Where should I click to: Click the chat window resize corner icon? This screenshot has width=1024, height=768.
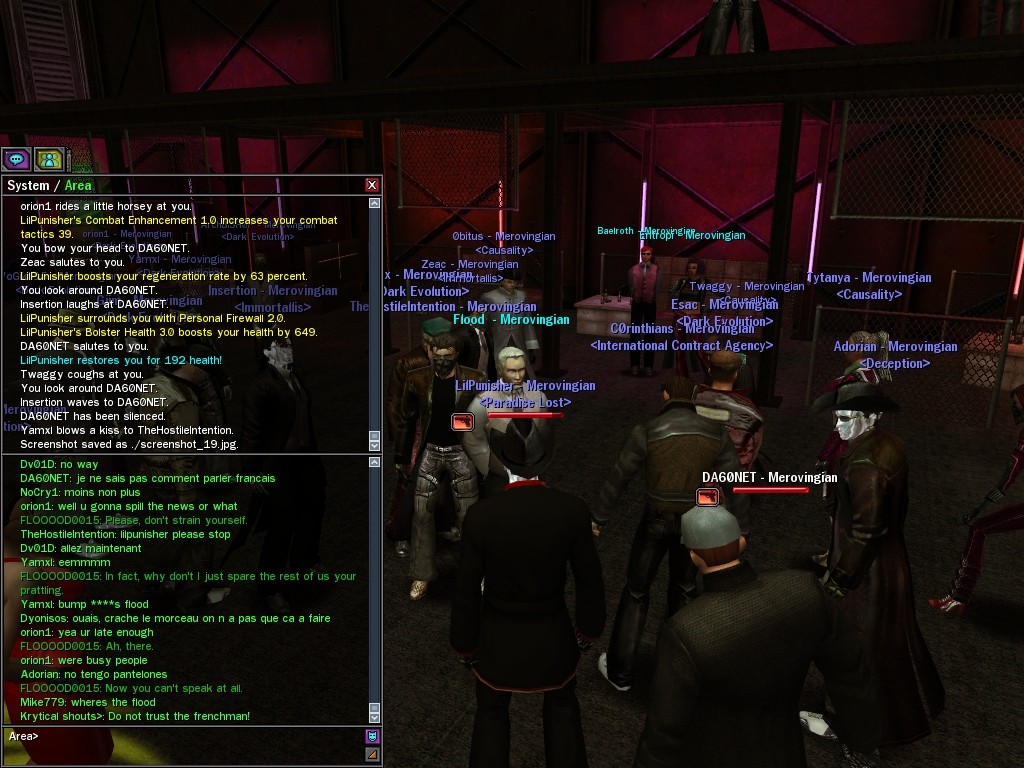(x=373, y=755)
